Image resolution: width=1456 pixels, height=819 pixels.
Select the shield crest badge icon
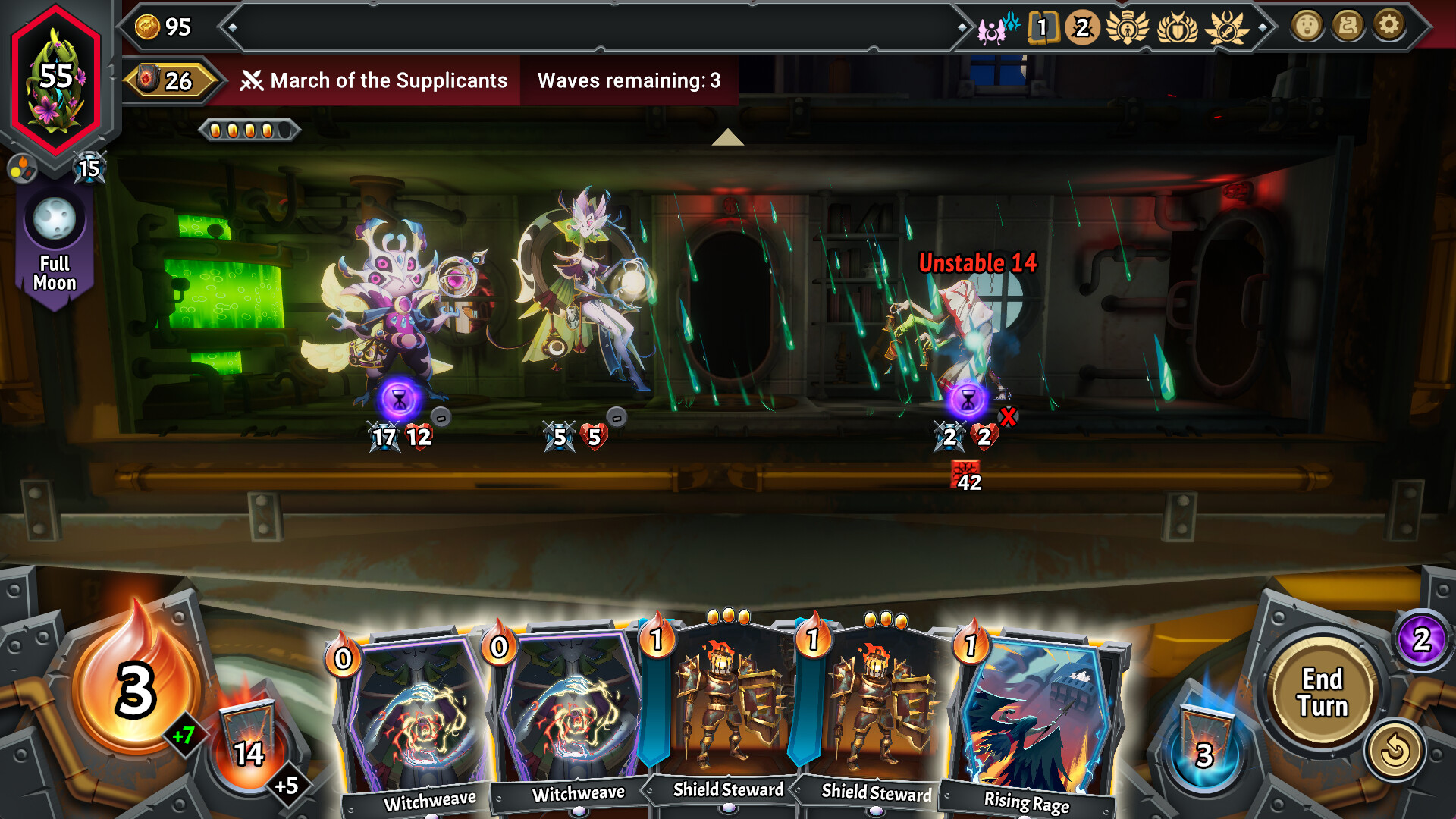coord(1177,27)
